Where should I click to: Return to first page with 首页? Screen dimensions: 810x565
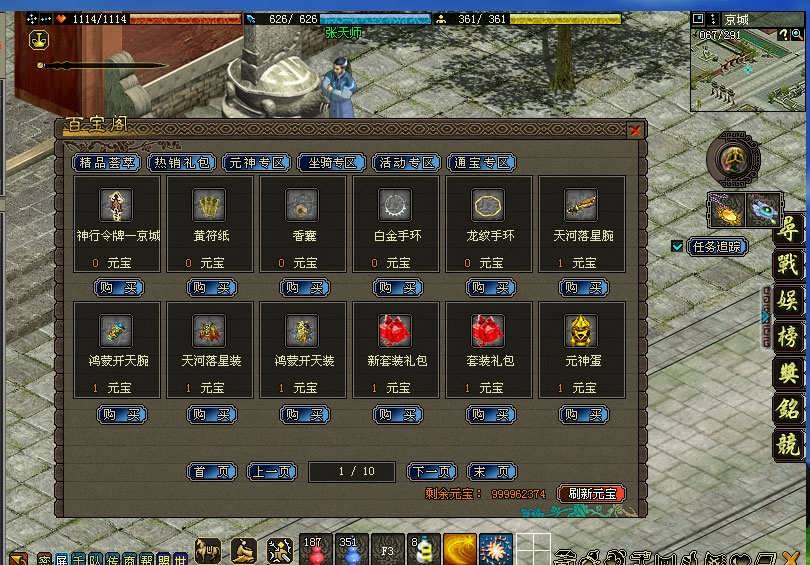(x=212, y=472)
